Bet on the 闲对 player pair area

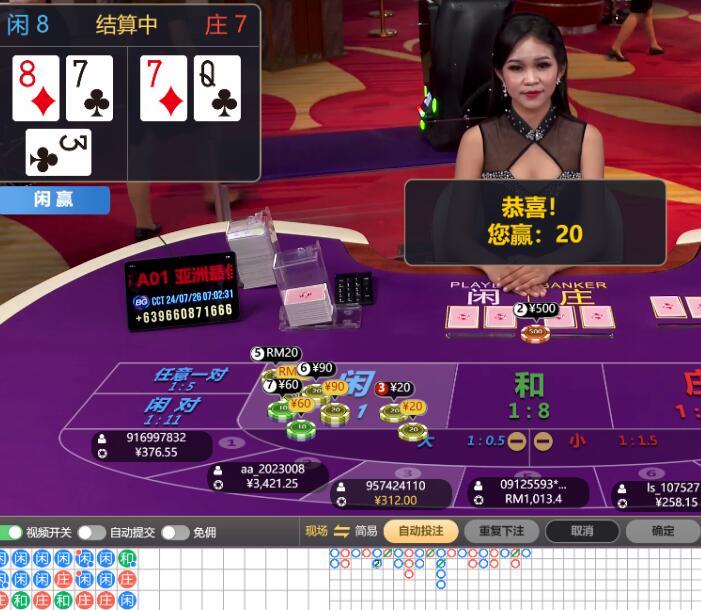pyautogui.click(x=172, y=409)
